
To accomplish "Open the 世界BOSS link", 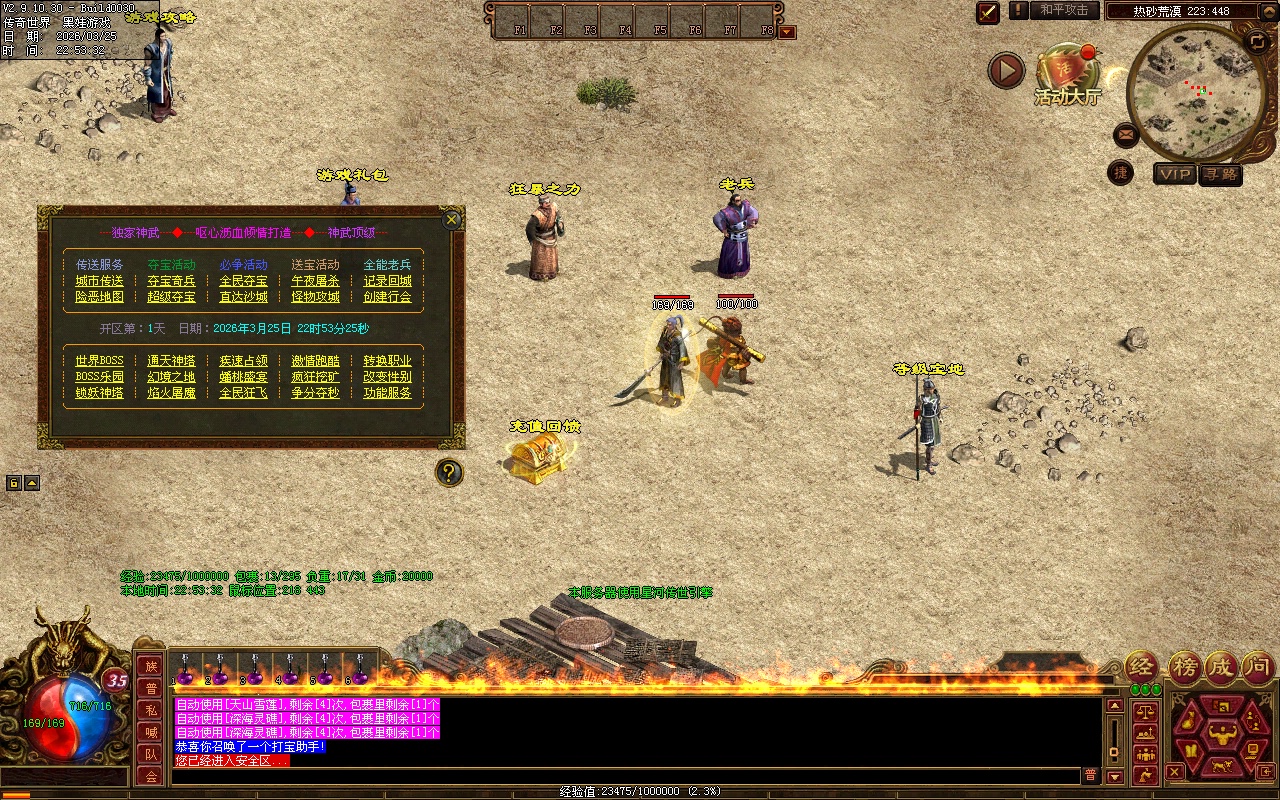I will tap(100, 361).
